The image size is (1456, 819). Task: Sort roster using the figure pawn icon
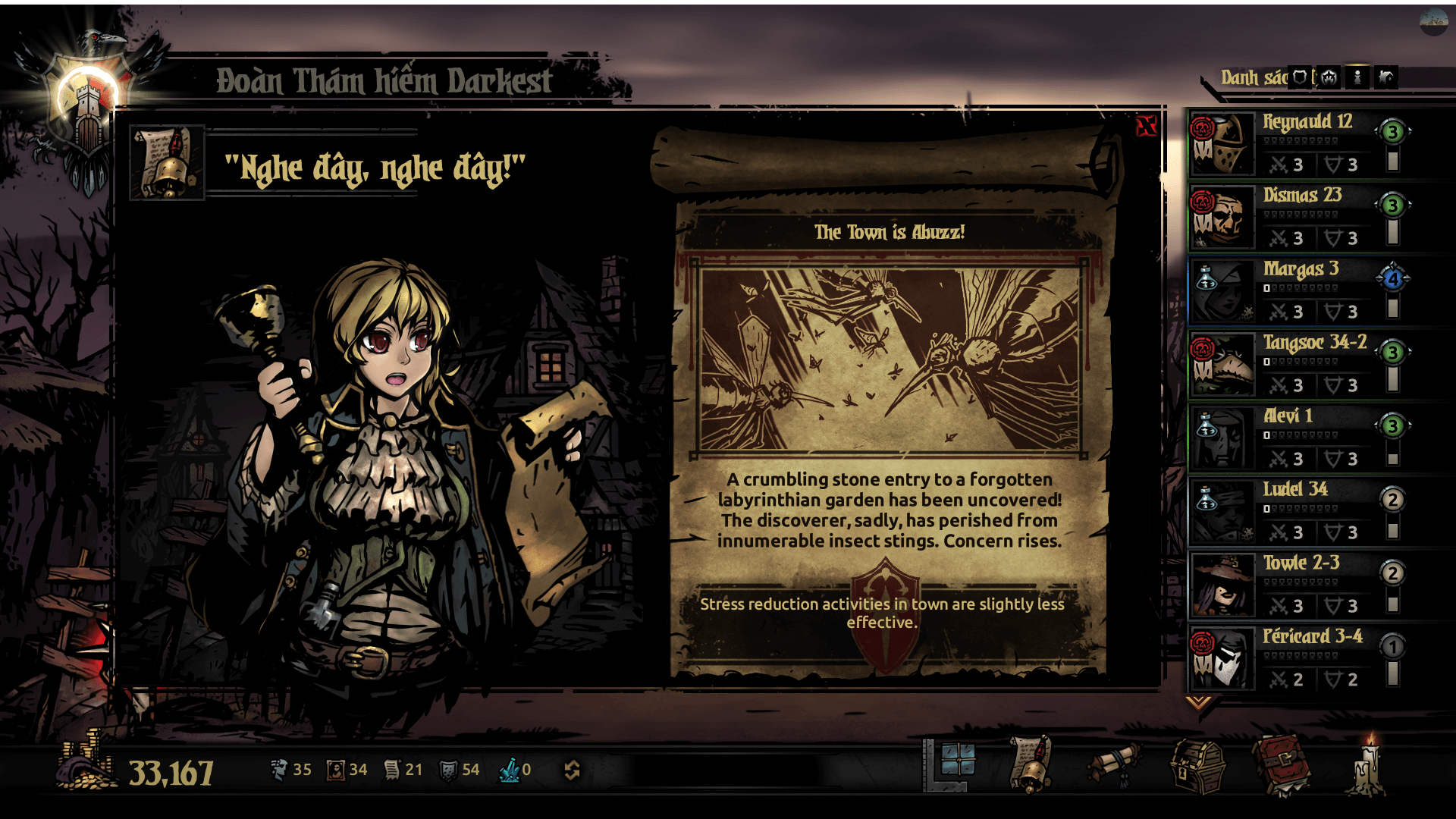(x=1357, y=77)
